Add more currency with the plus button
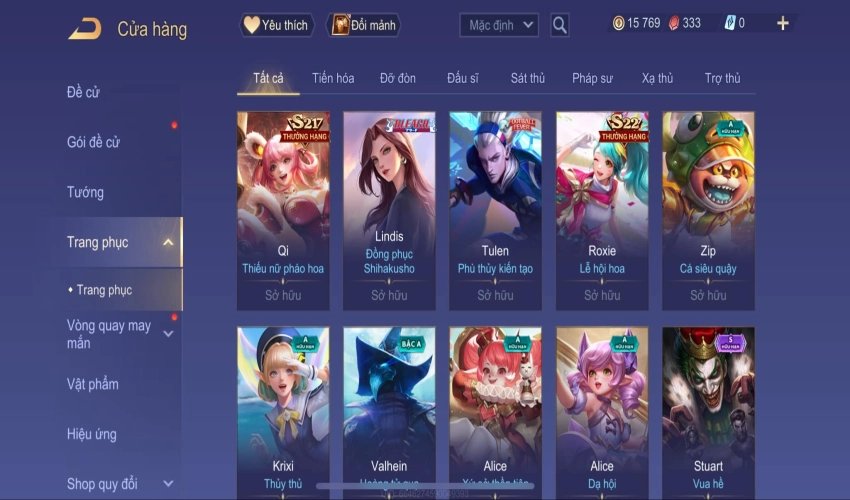850x500 pixels. pos(782,24)
